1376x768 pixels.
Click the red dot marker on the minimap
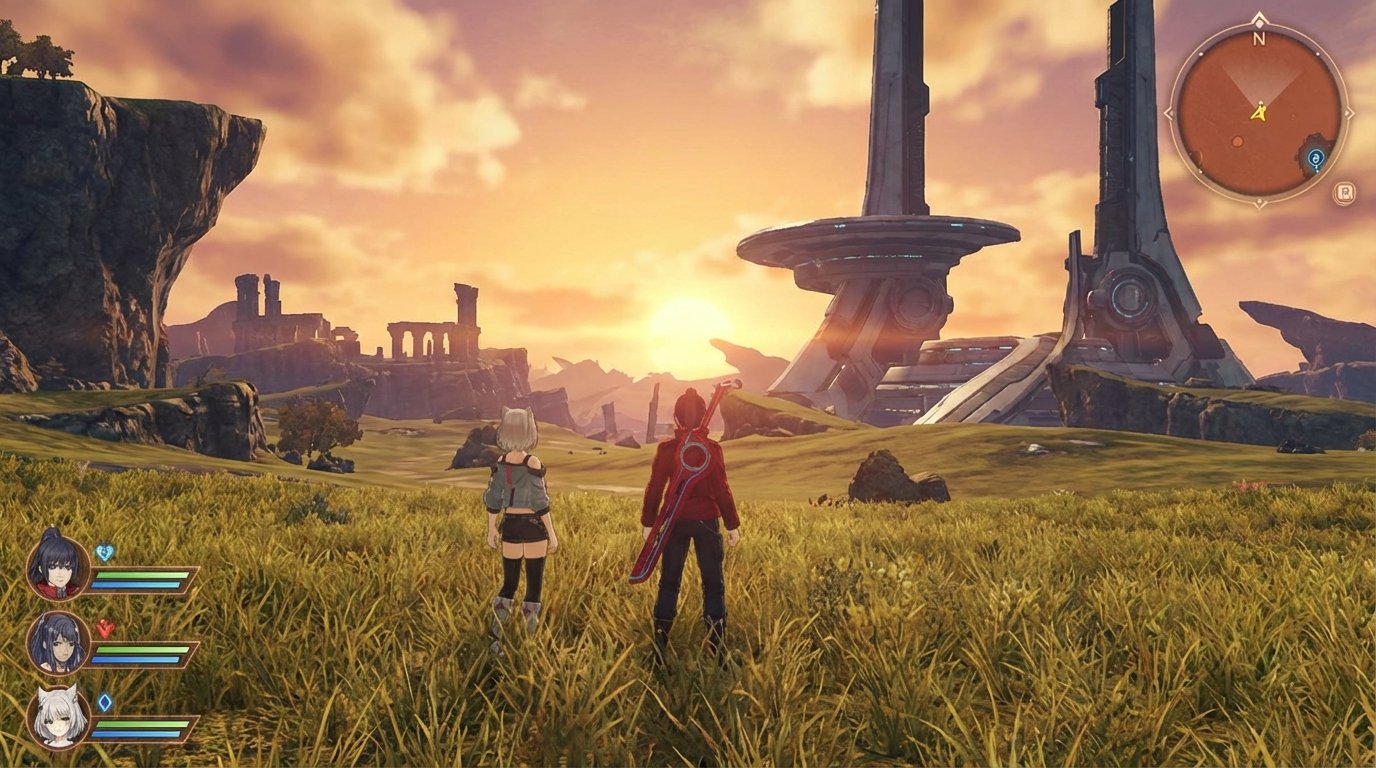point(1237,140)
